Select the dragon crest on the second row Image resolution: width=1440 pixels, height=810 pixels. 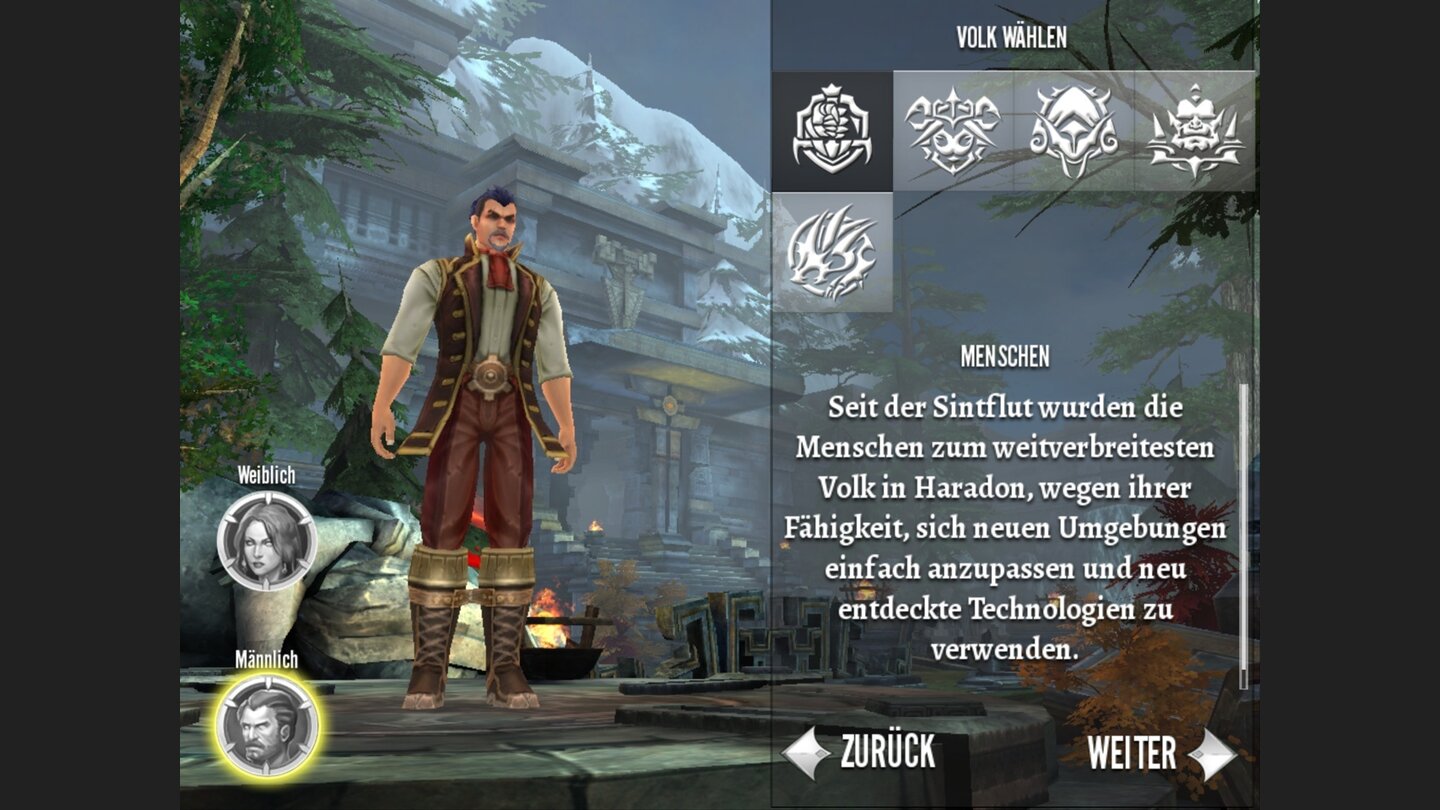point(831,250)
